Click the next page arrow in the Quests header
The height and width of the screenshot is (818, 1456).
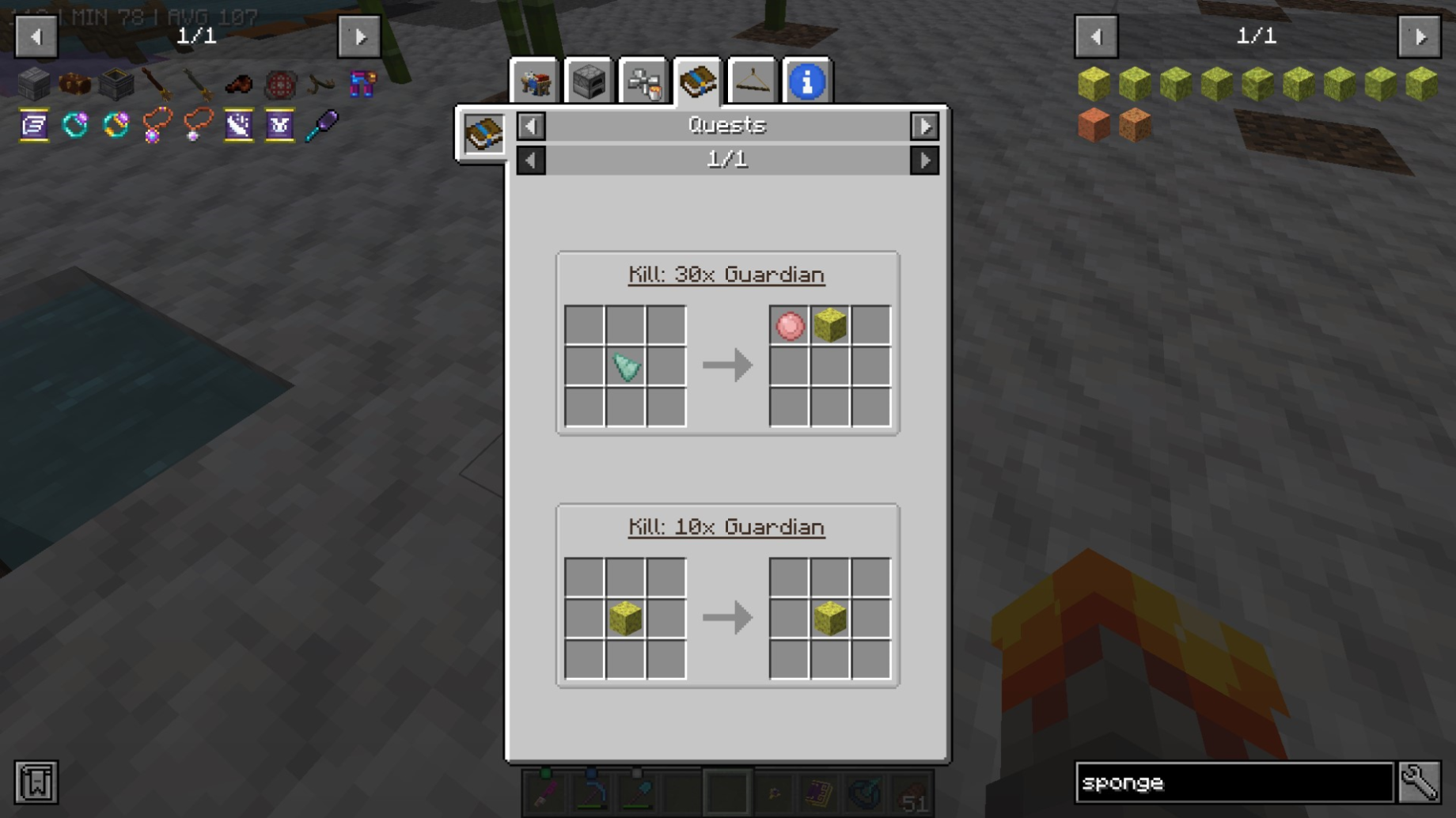pos(924,125)
